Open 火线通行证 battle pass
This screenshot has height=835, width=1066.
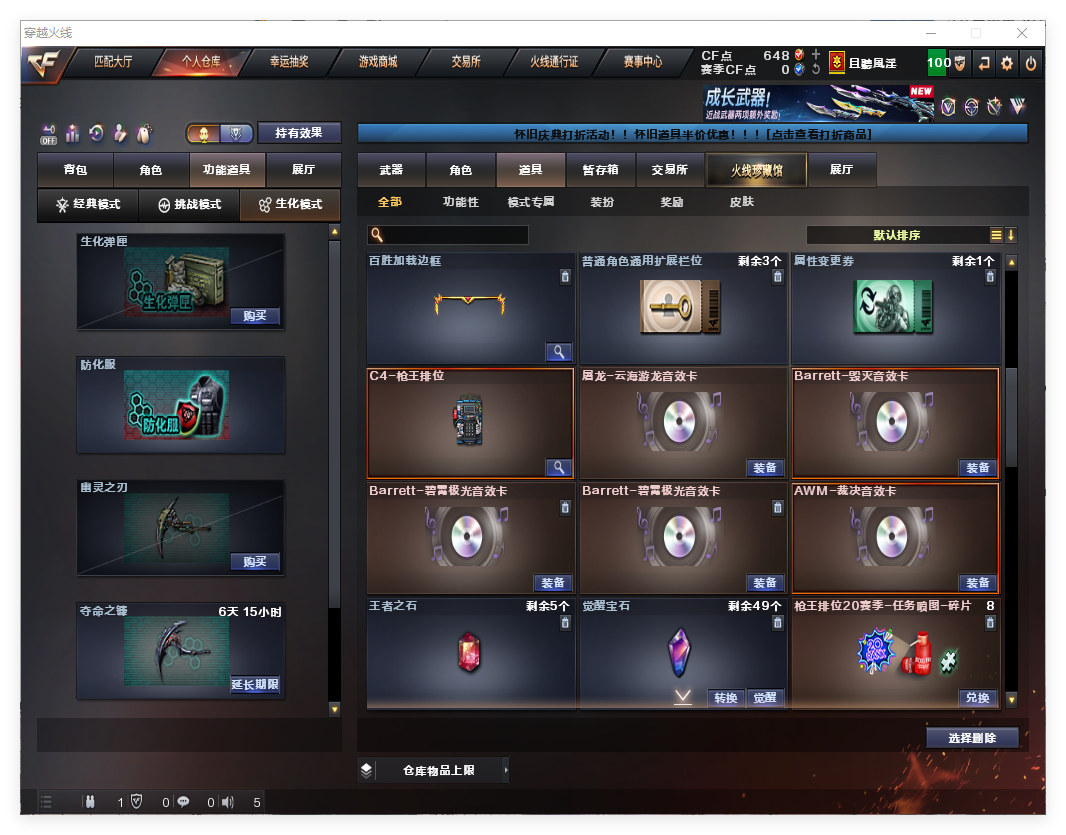click(x=554, y=62)
